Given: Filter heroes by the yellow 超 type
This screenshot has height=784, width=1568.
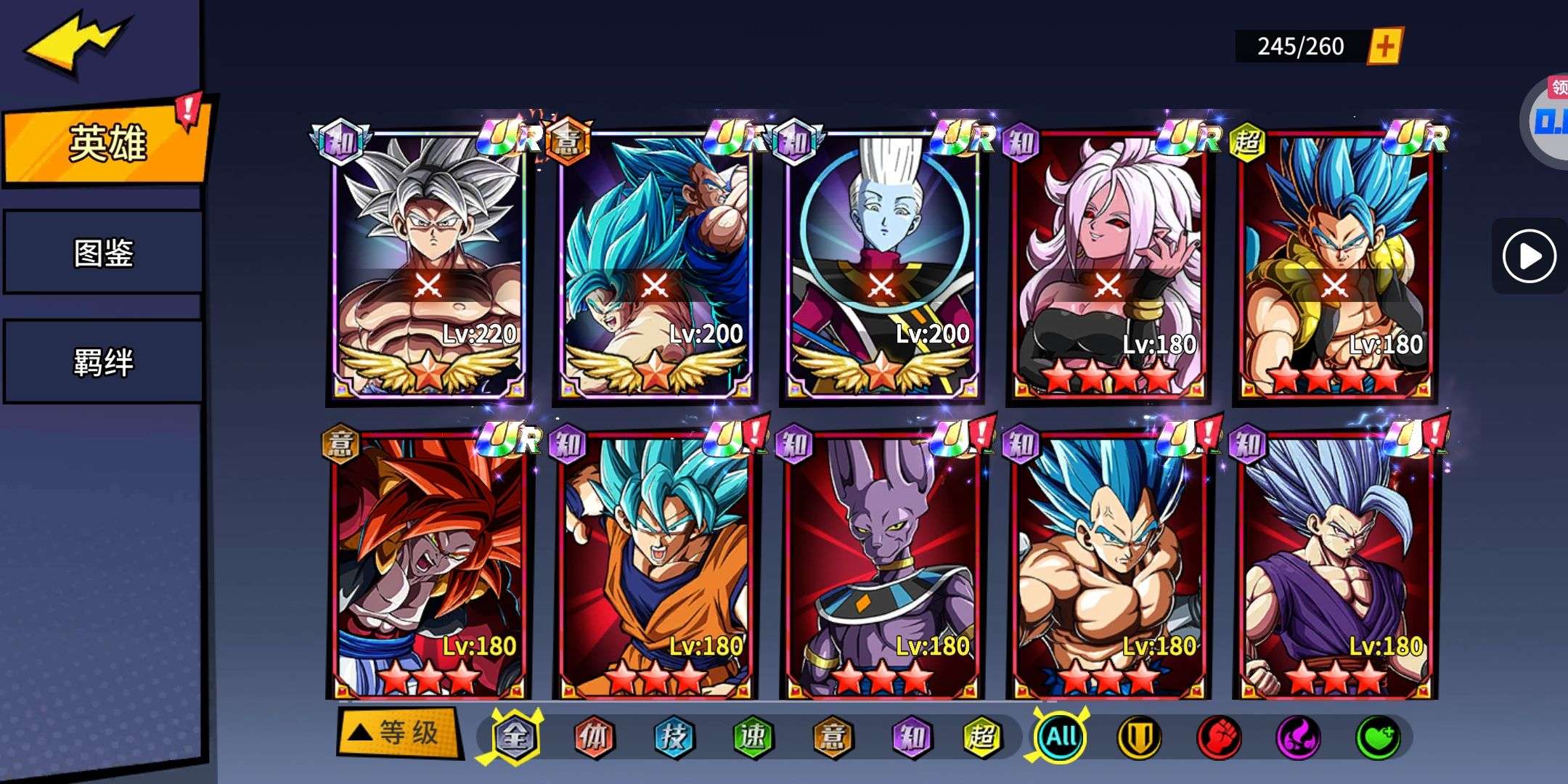Looking at the screenshot, I should point(982,738).
